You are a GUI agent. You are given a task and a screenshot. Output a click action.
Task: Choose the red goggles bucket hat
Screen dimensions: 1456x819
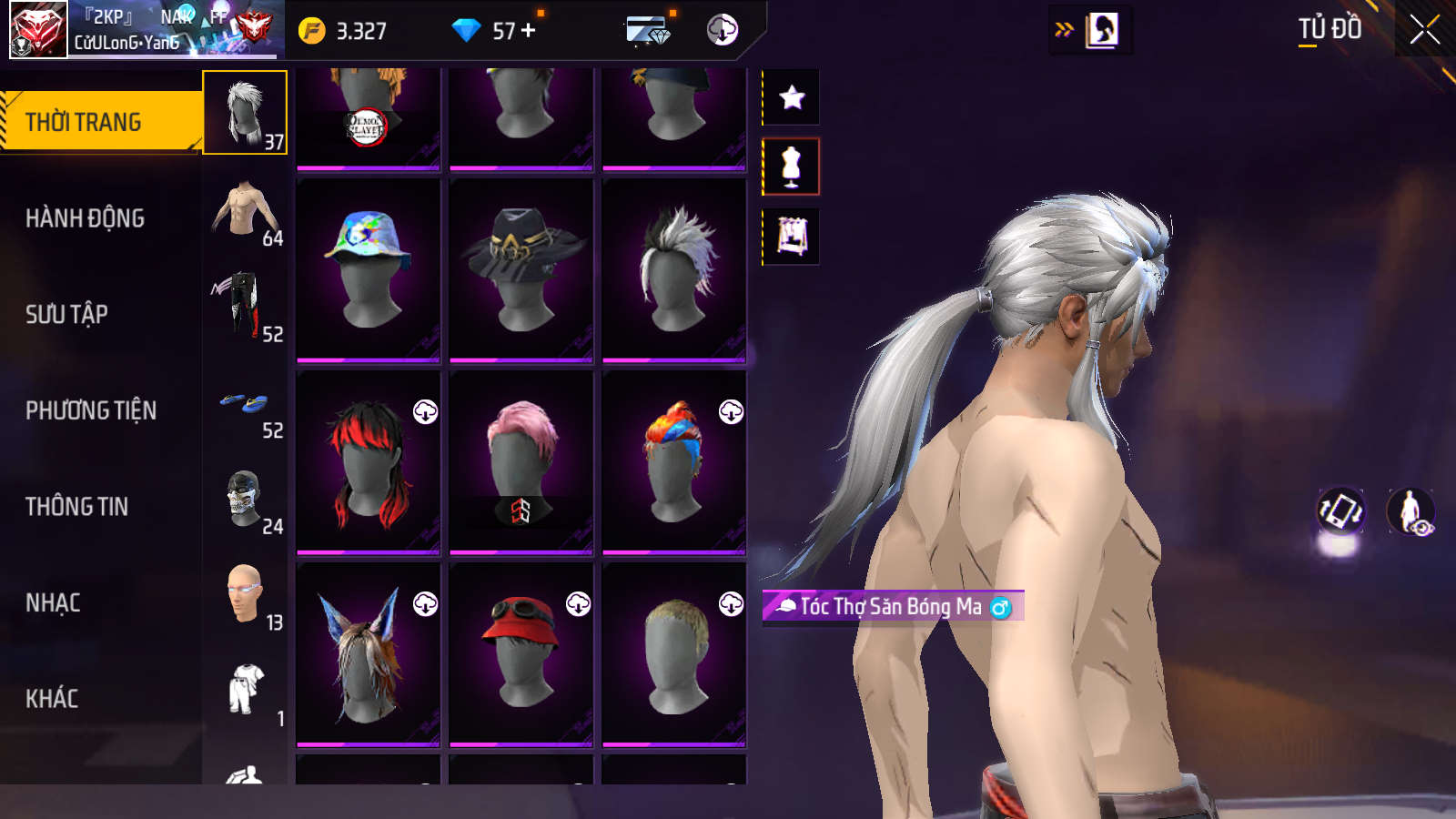click(521, 654)
